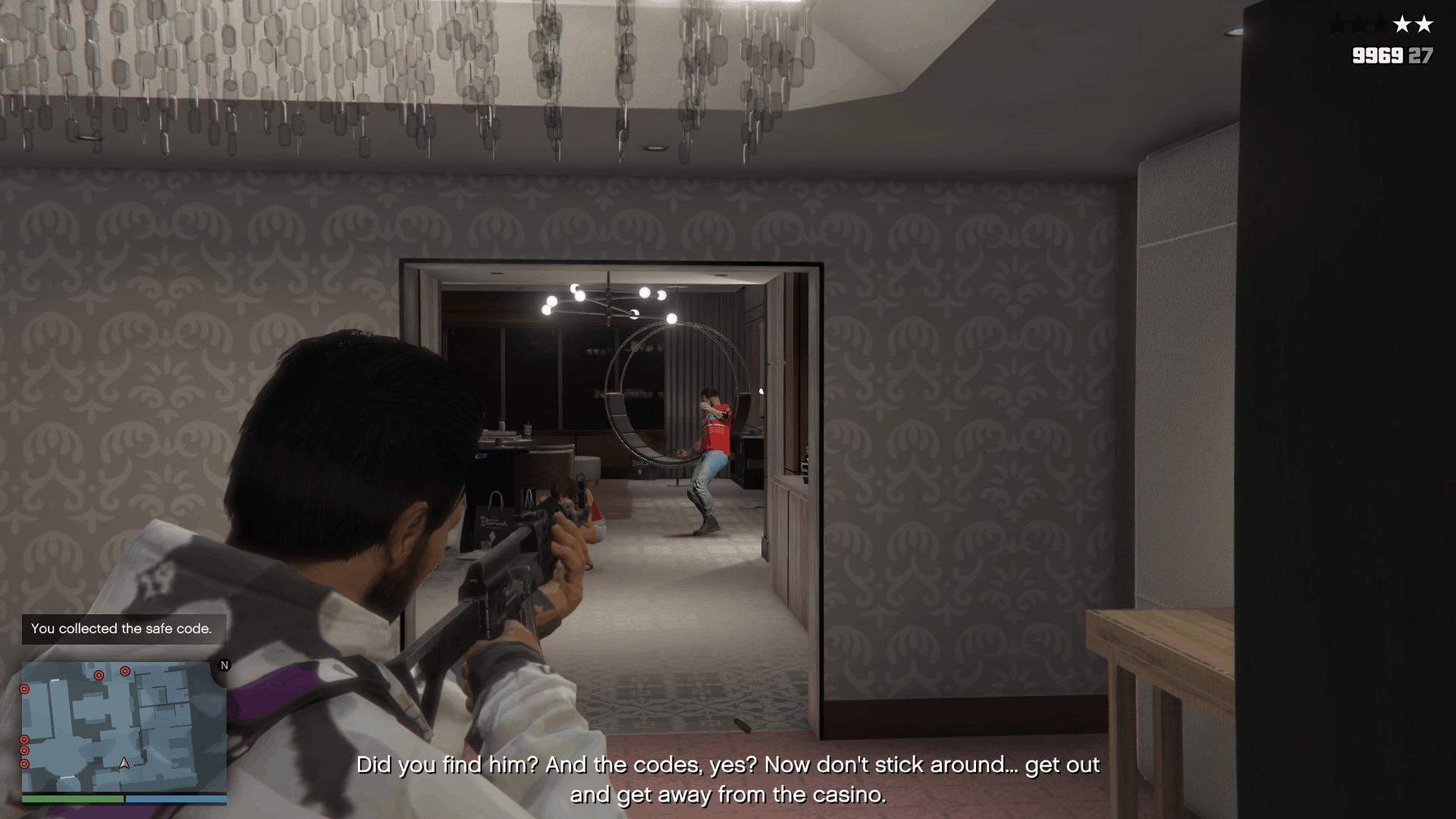The image size is (1456, 819).
Task: Click the red blip near the minimap's left edge
Action: 24,689
